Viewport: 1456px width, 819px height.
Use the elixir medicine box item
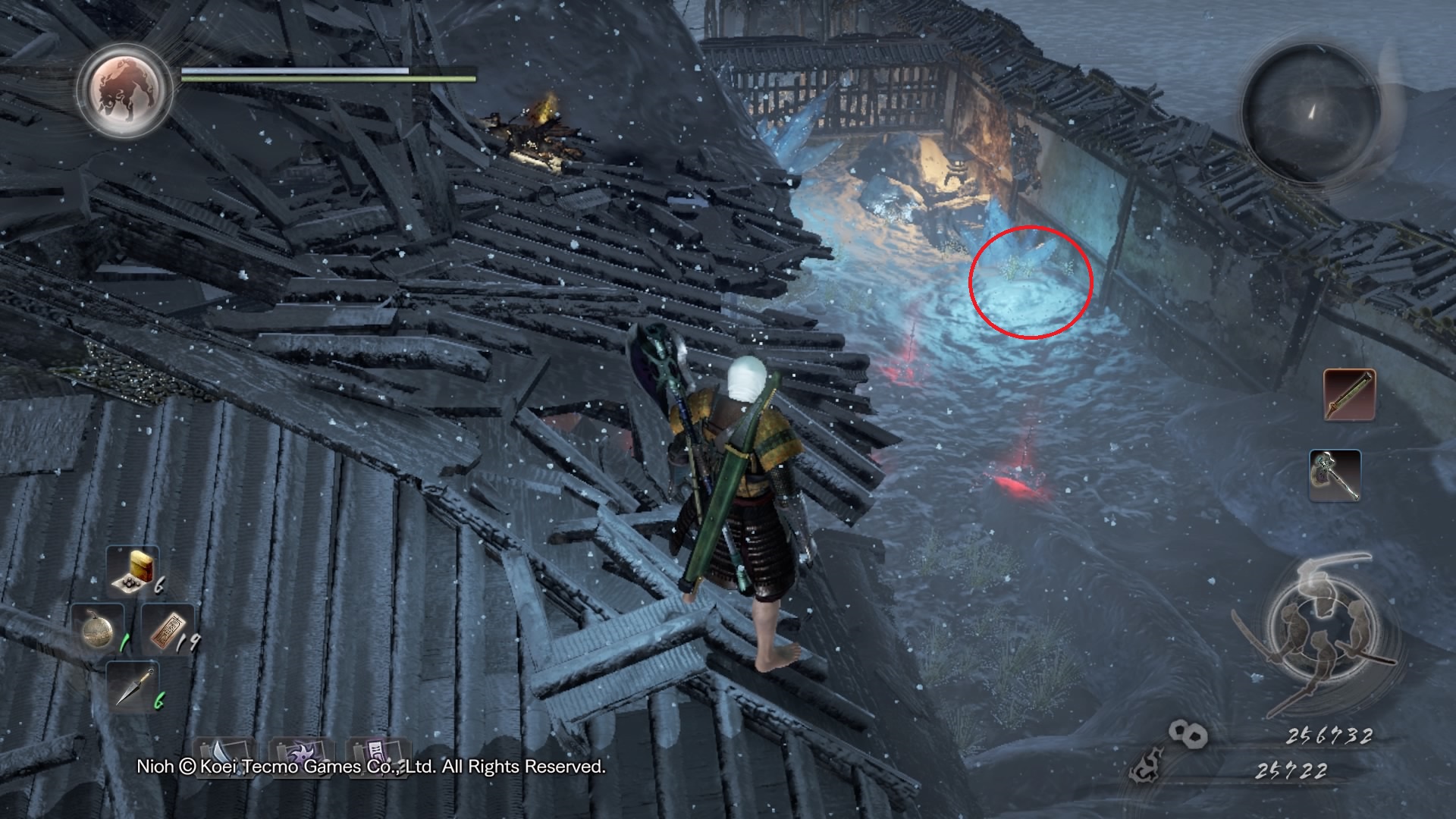coord(132,569)
